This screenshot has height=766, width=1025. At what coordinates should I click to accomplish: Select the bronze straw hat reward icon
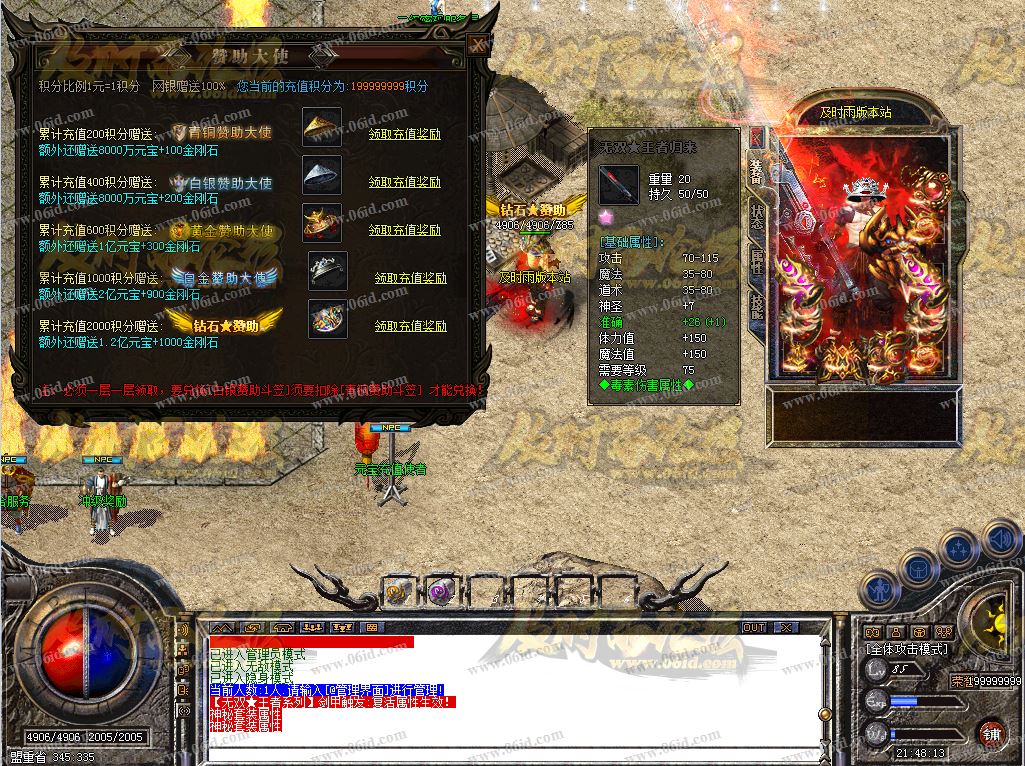(x=322, y=127)
